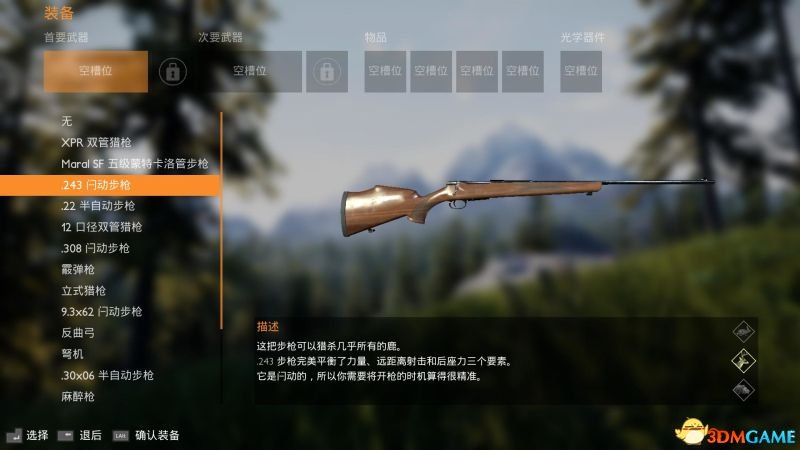
Task: Select Maral SF 五级蒙特卡洛管步枪
Action: coord(134,163)
